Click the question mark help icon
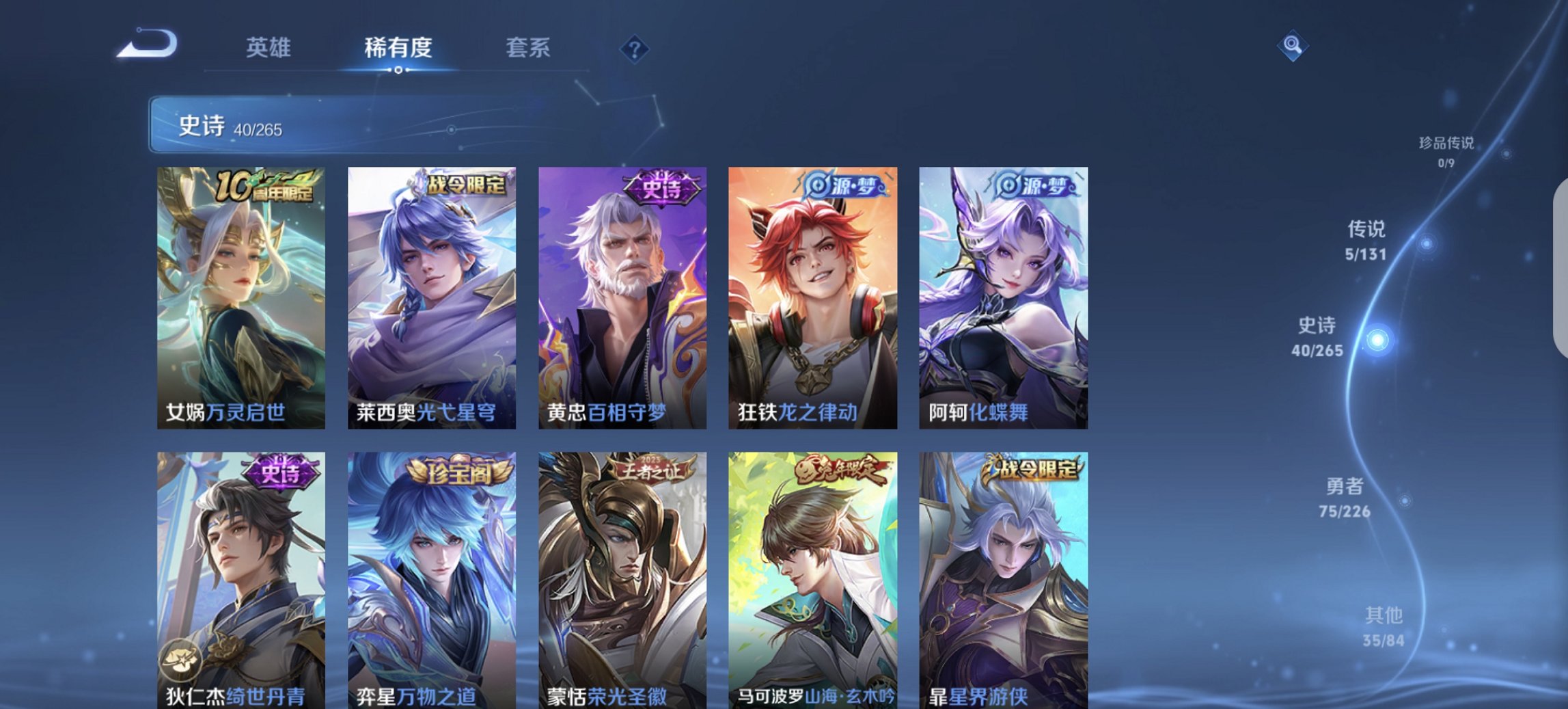1568x709 pixels. (x=635, y=49)
